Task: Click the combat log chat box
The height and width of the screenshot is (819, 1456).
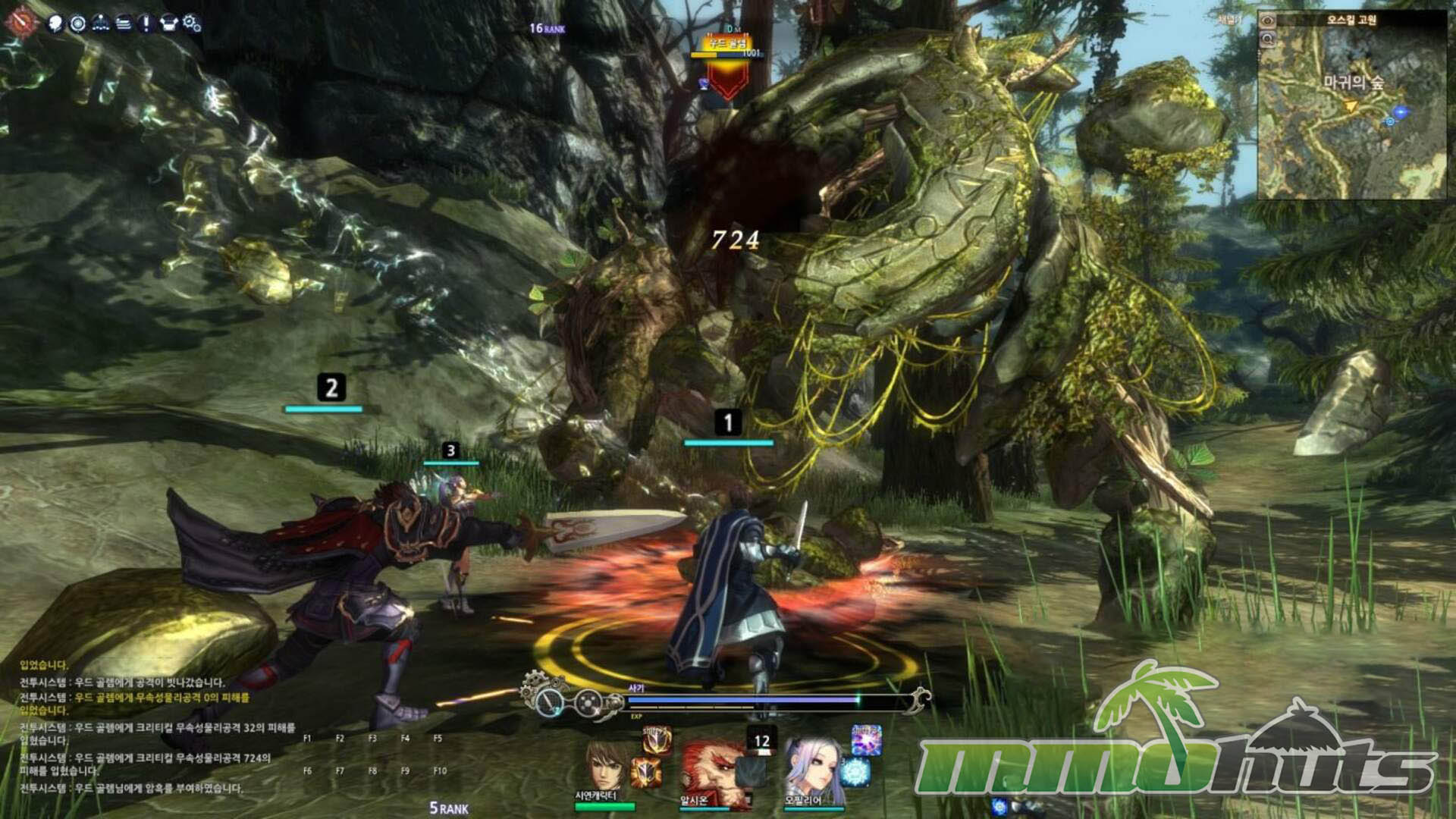Action: (x=152, y=728)
